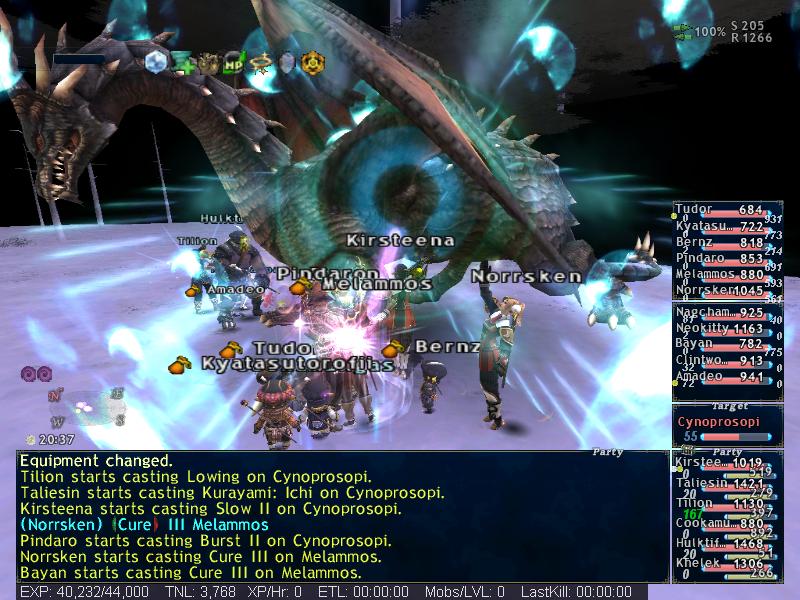
Task: Select the golden ring status effect icon
Action: pos(262,62)
